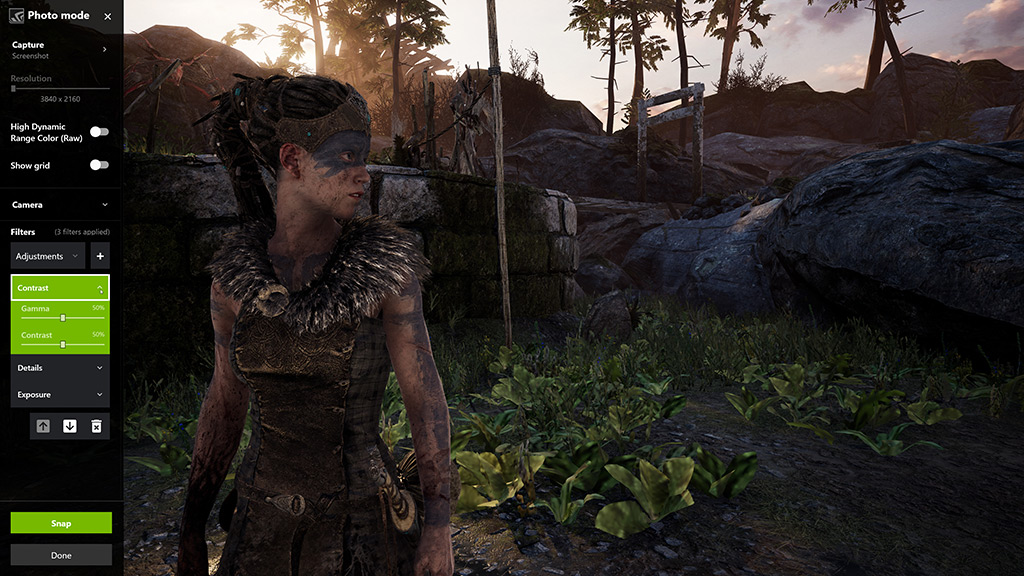Exit photo mode with Done

coord(61,555)
